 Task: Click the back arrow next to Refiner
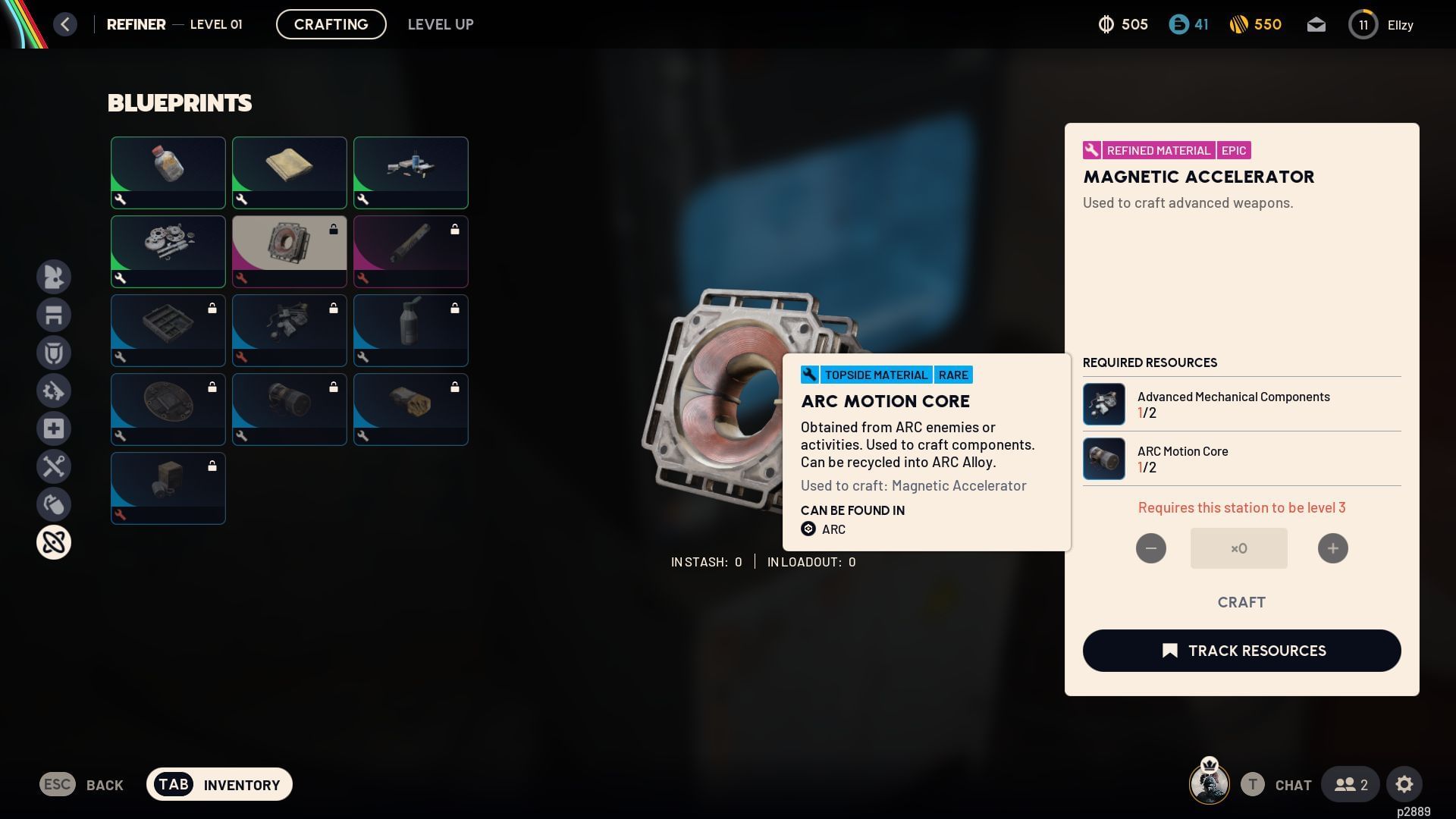(x=65, y=24)
